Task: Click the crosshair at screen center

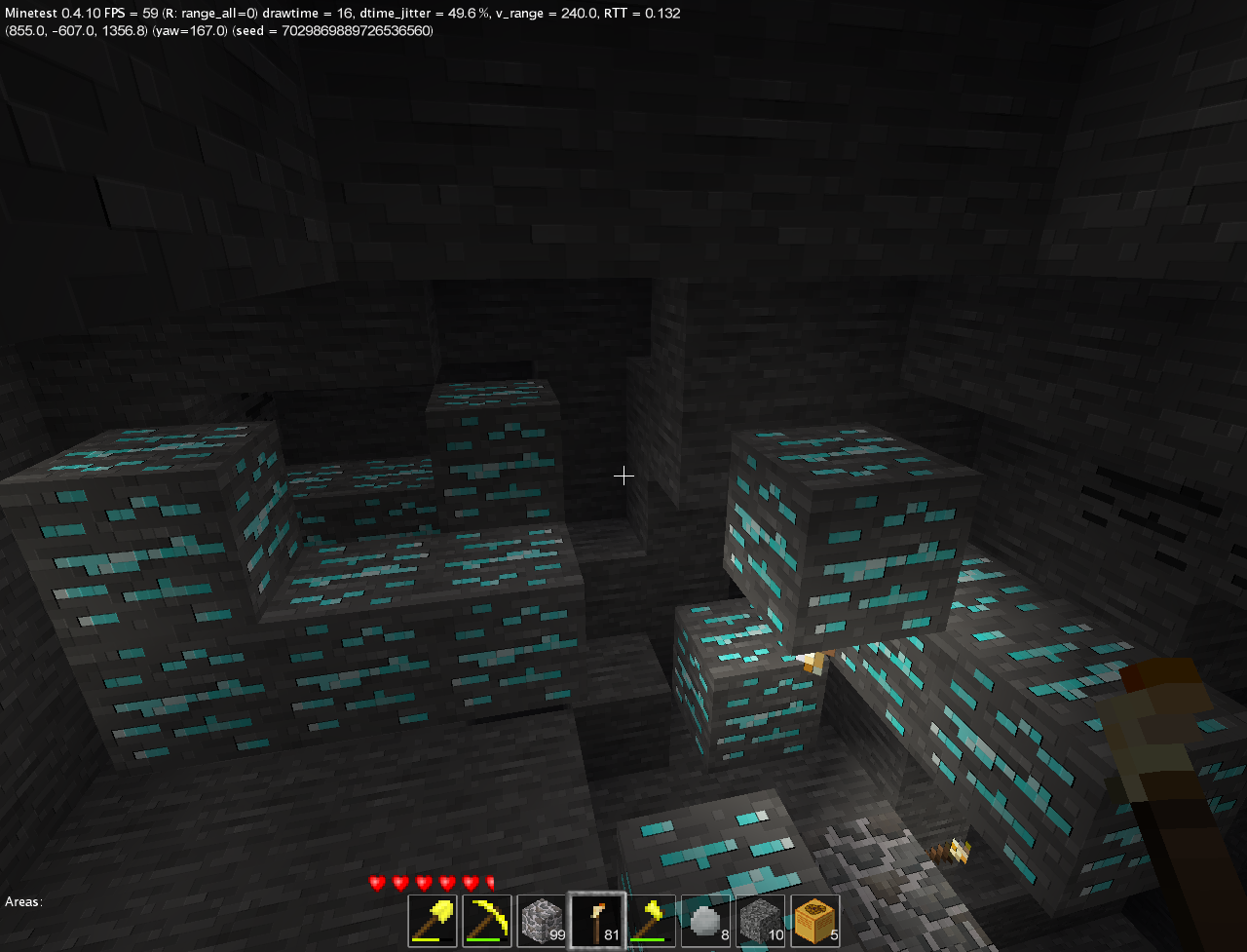Action: pos(623,476)
